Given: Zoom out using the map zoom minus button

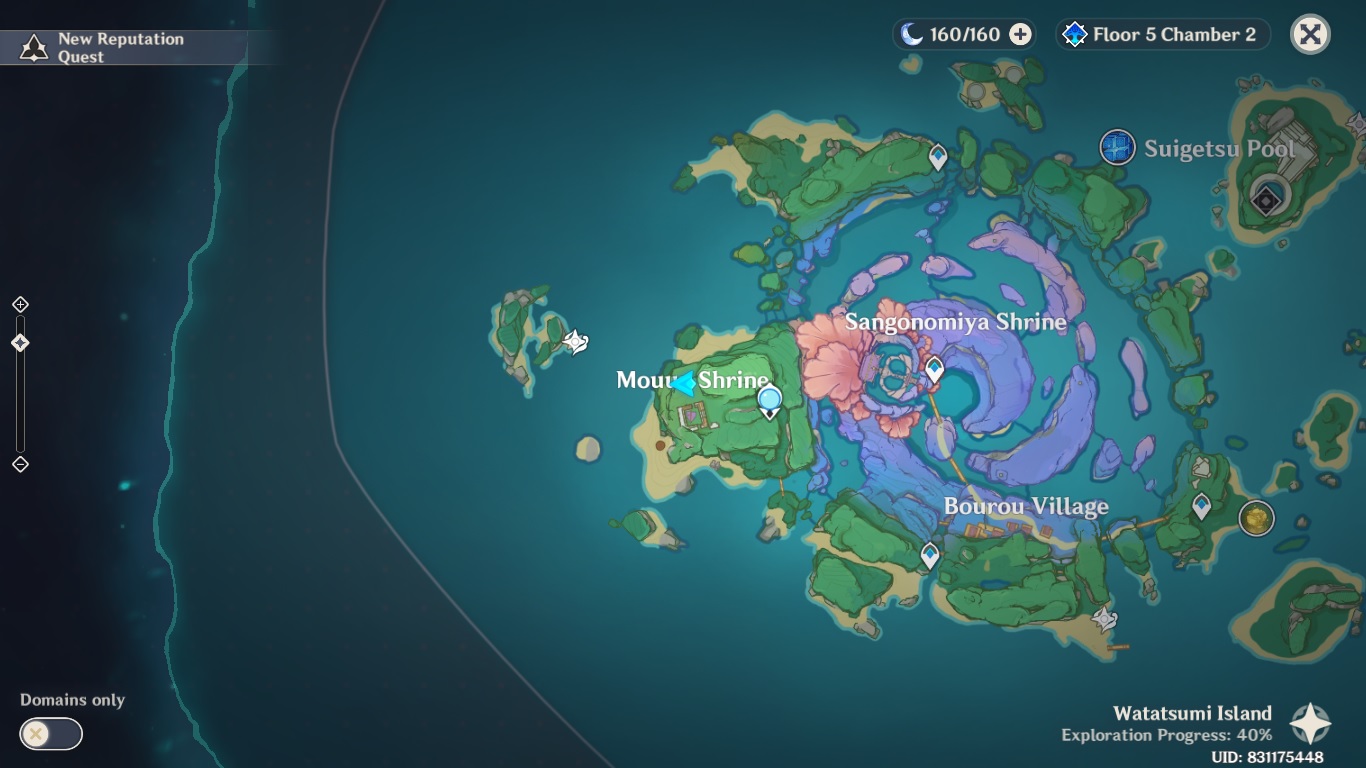Looking at the screenshot, I should pyautogui.click(x=20, y=464).
